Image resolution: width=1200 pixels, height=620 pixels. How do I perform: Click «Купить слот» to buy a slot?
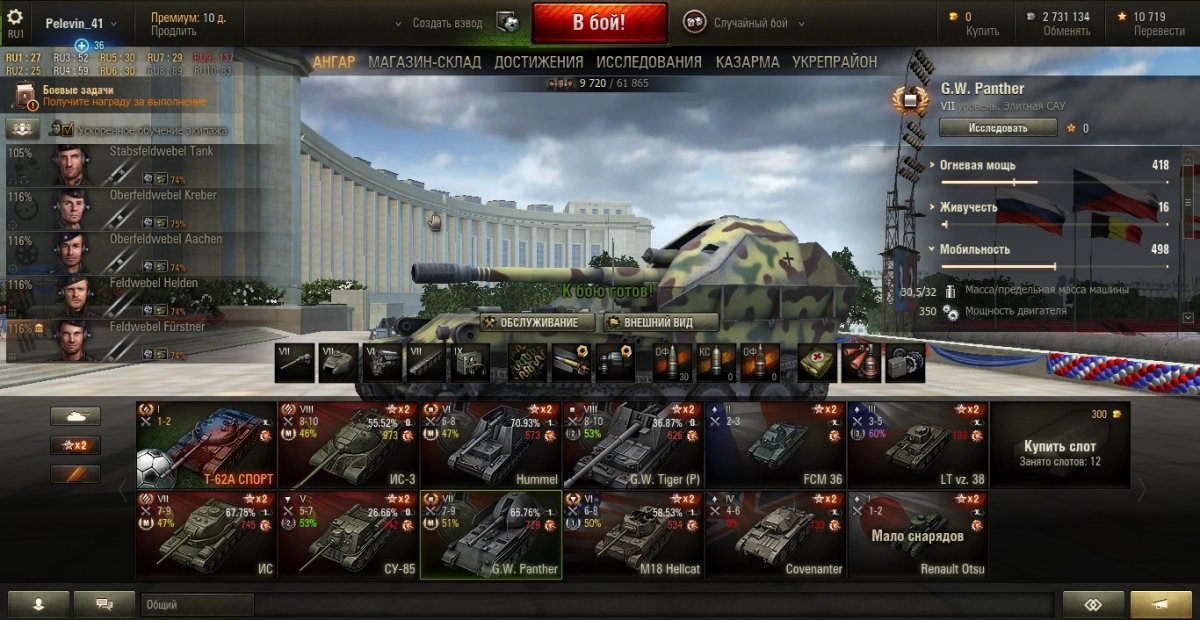pos(1059,445)
